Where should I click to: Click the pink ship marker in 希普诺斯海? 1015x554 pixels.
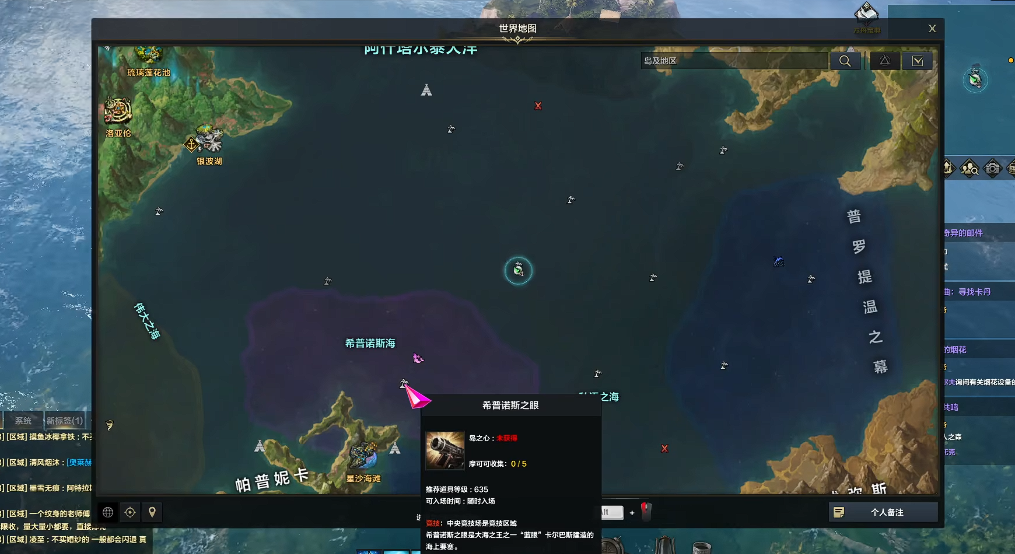click(x=418, y=358)
